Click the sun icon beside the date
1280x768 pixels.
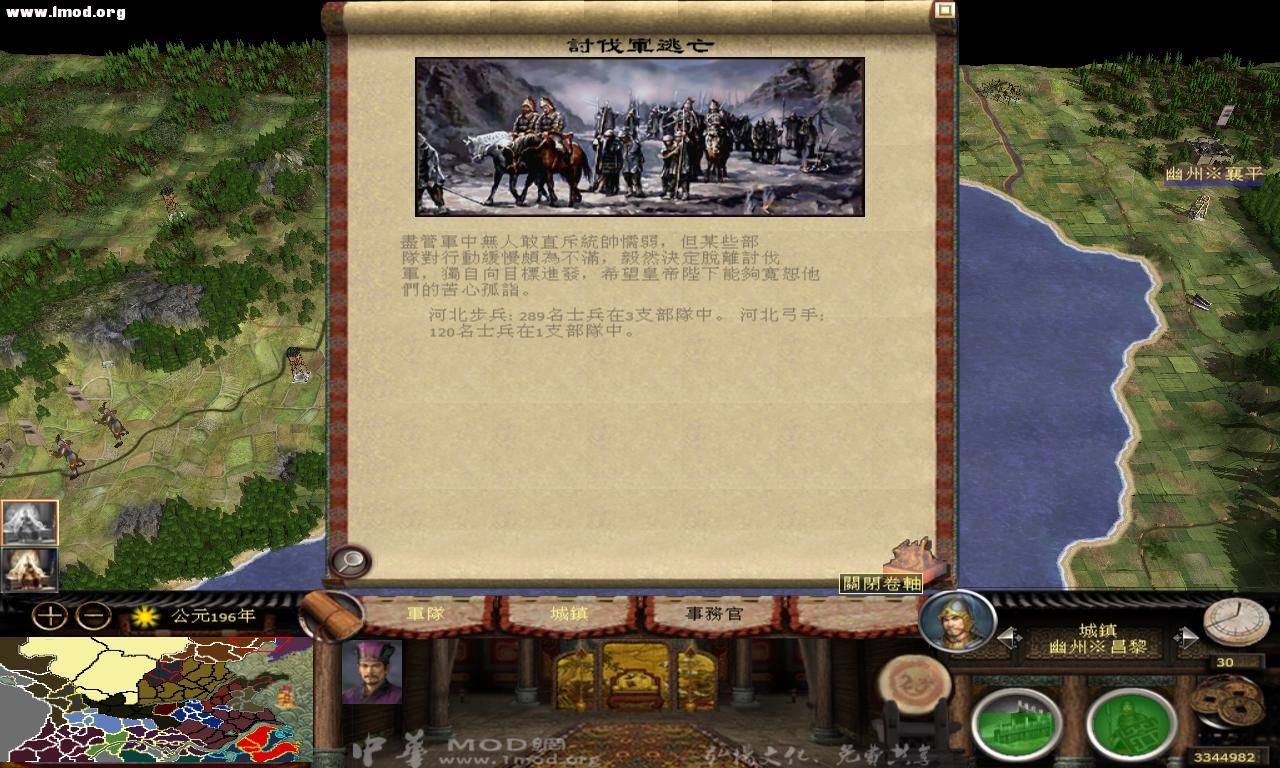(x=143, y=619)
